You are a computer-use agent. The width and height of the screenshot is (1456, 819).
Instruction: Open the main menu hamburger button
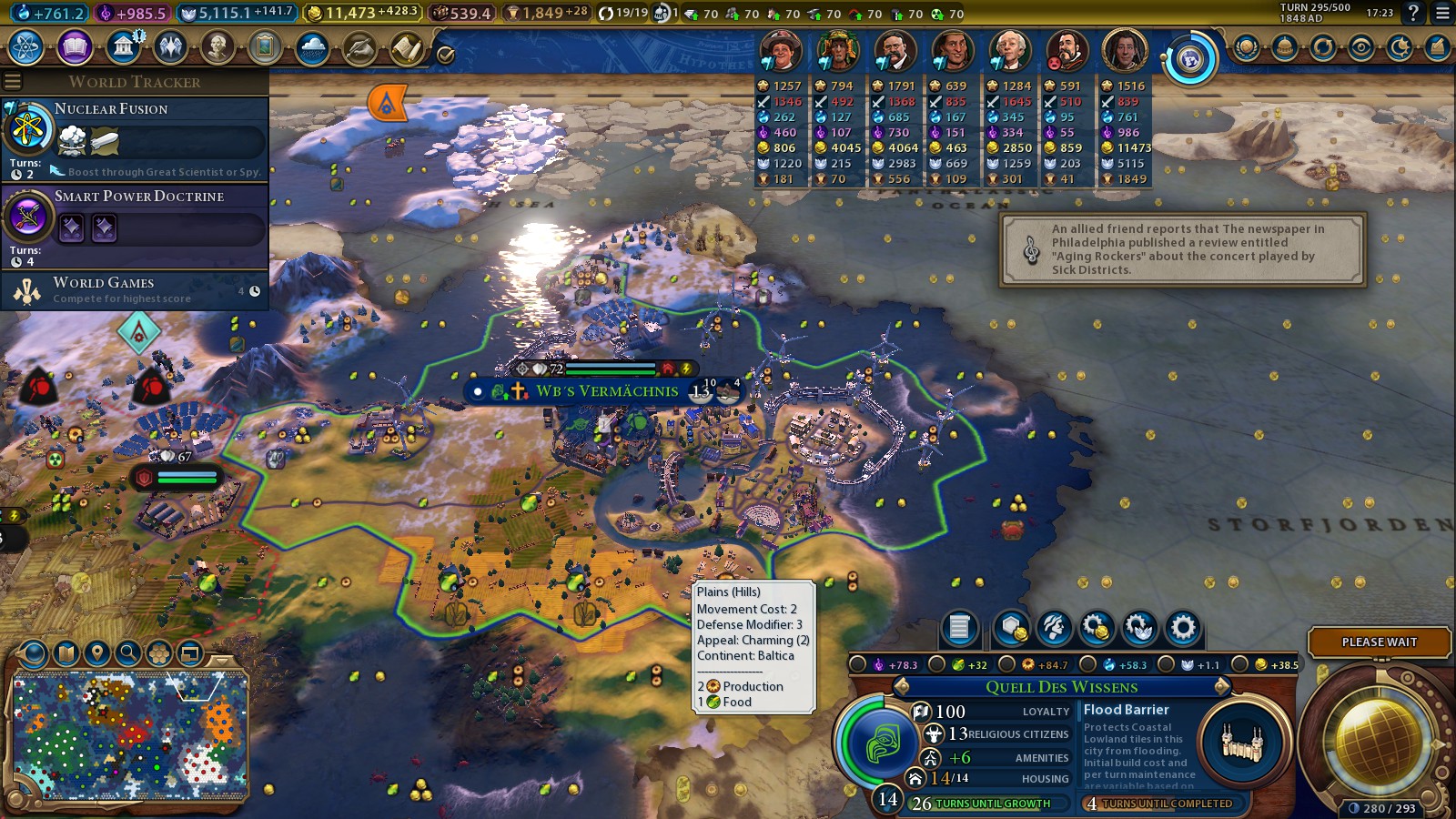(1442, 13)
